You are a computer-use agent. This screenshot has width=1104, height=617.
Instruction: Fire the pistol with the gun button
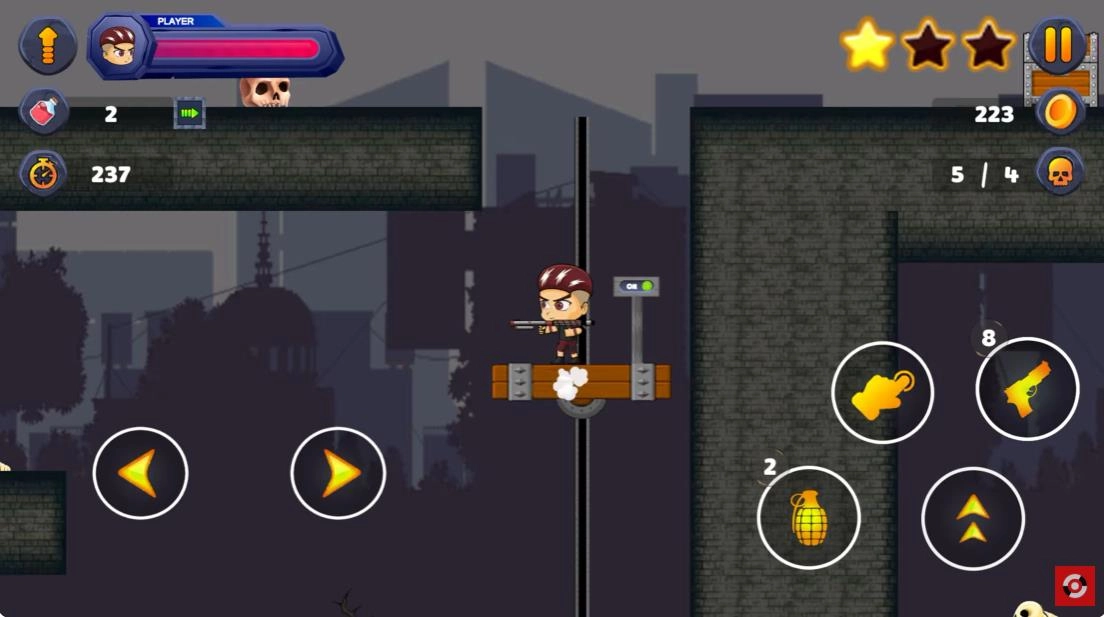pyautogui.click(x=1027, y=389)
